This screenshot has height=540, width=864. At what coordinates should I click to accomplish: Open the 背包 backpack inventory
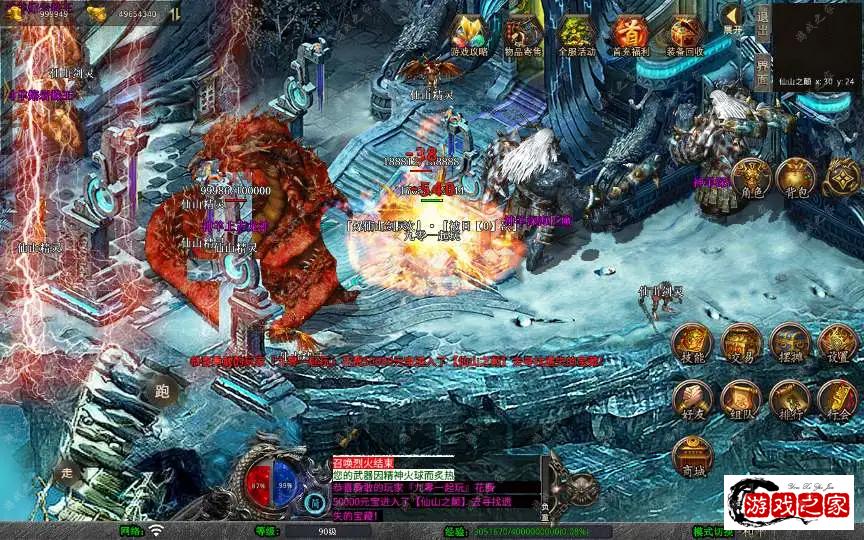click(x=796, y=177)
